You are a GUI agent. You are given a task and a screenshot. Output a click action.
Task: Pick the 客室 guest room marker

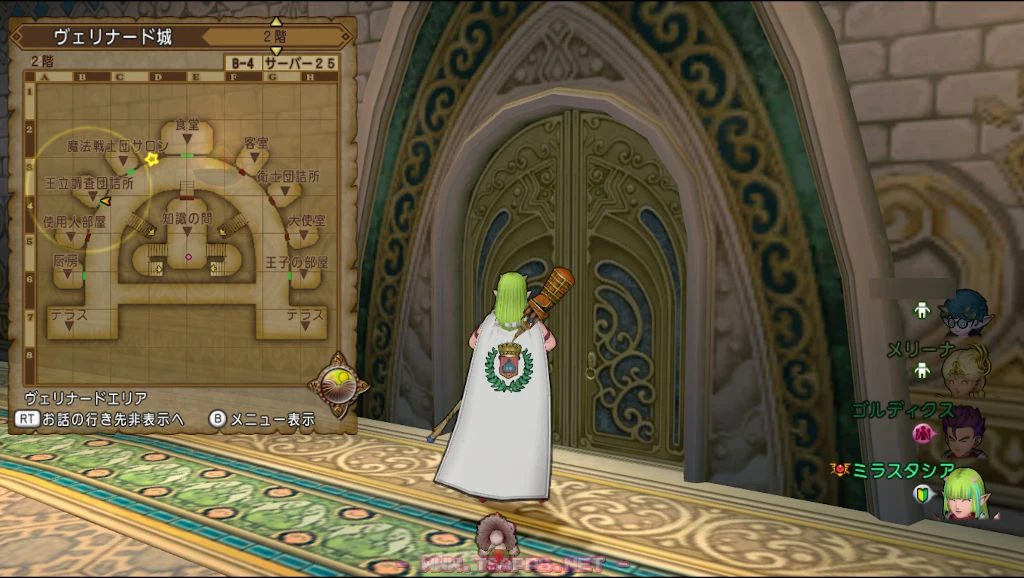257,144
